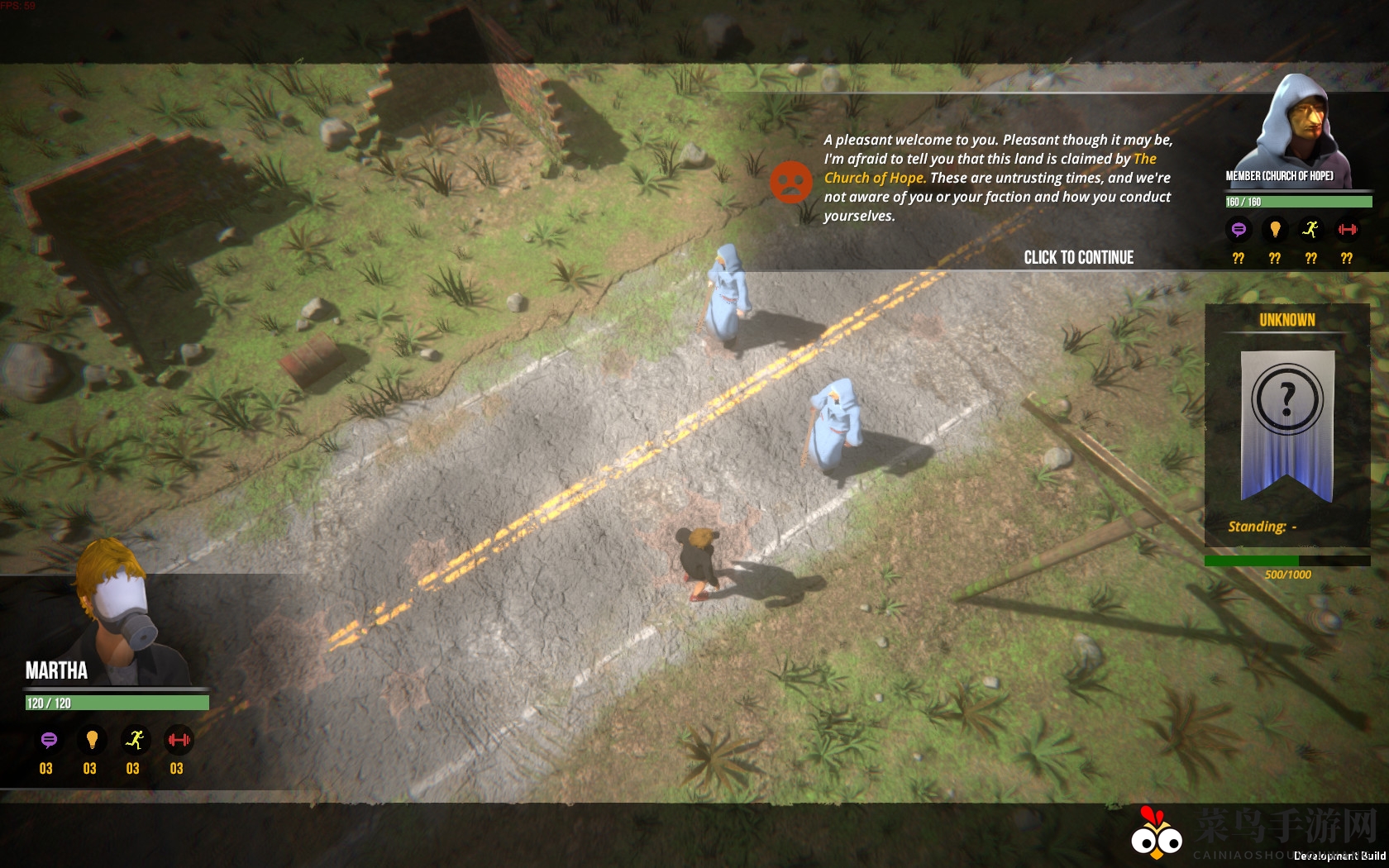Select Martha's purple speech stat icon
Image resolution: width=1389 pixels, height=868 pixels.
click(x=49, y=740)
